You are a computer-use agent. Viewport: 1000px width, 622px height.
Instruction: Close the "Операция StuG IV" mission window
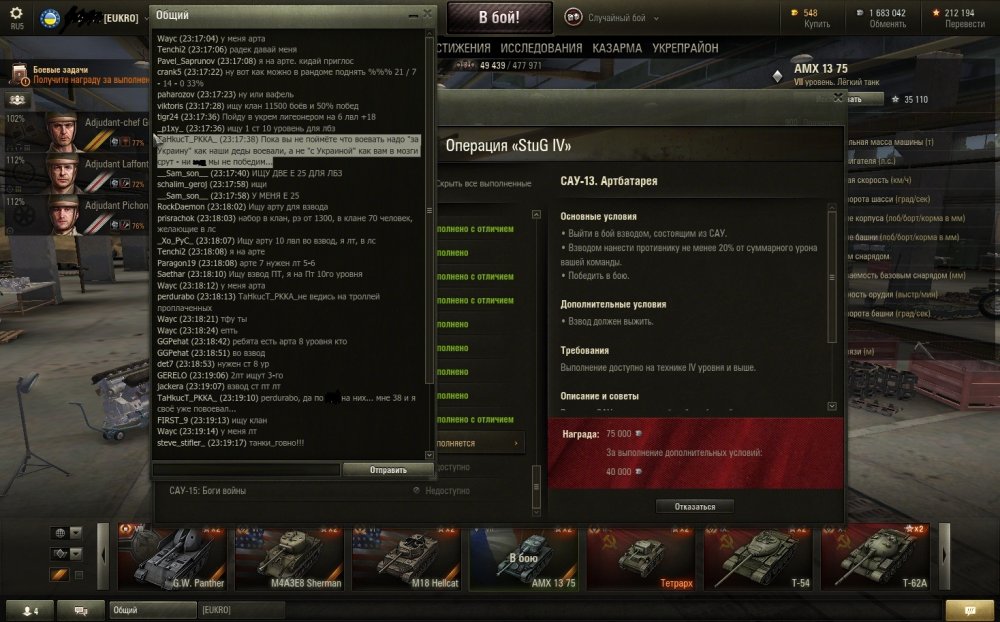(838, 97)
